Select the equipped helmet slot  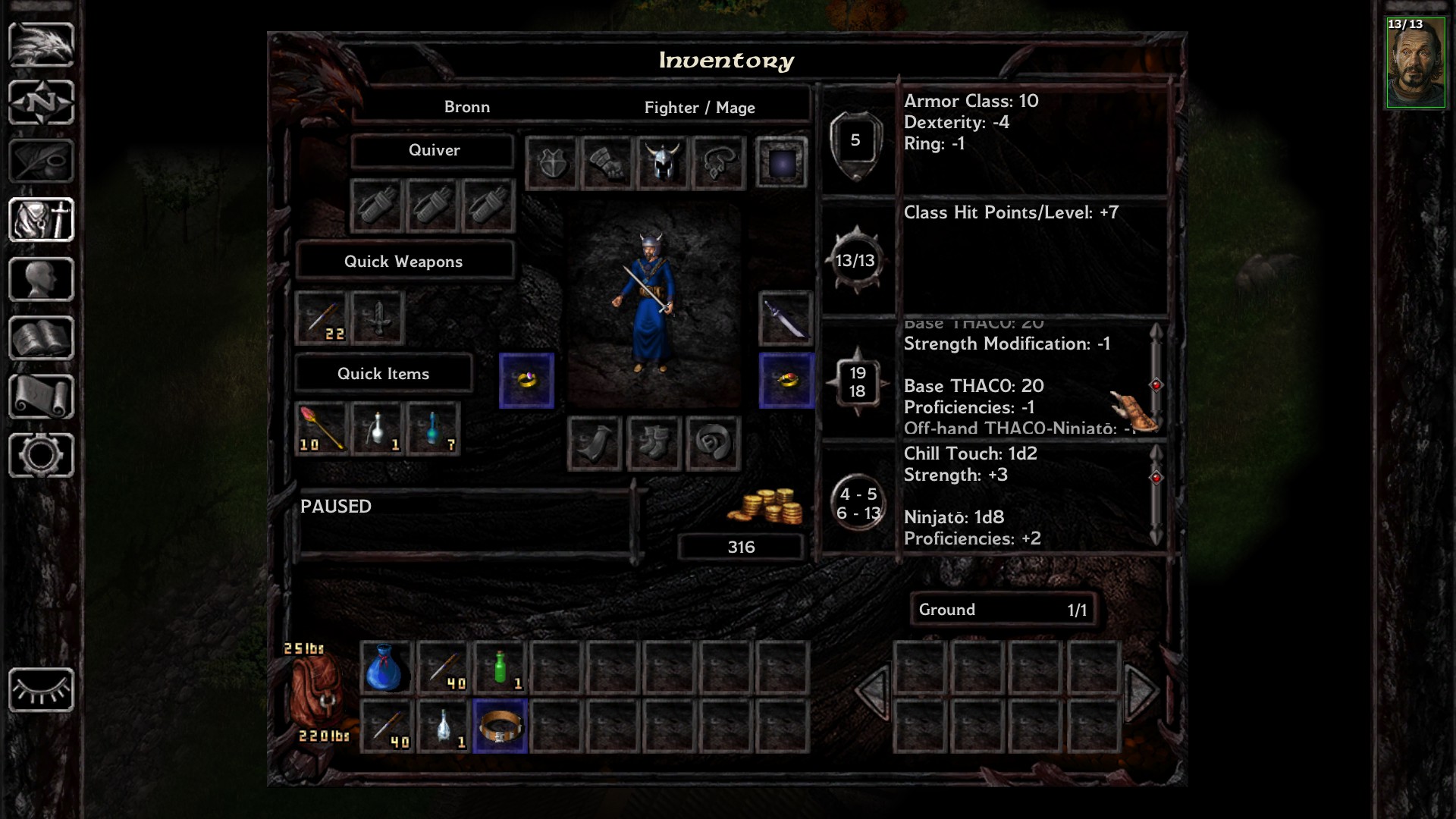pos(662,162)
